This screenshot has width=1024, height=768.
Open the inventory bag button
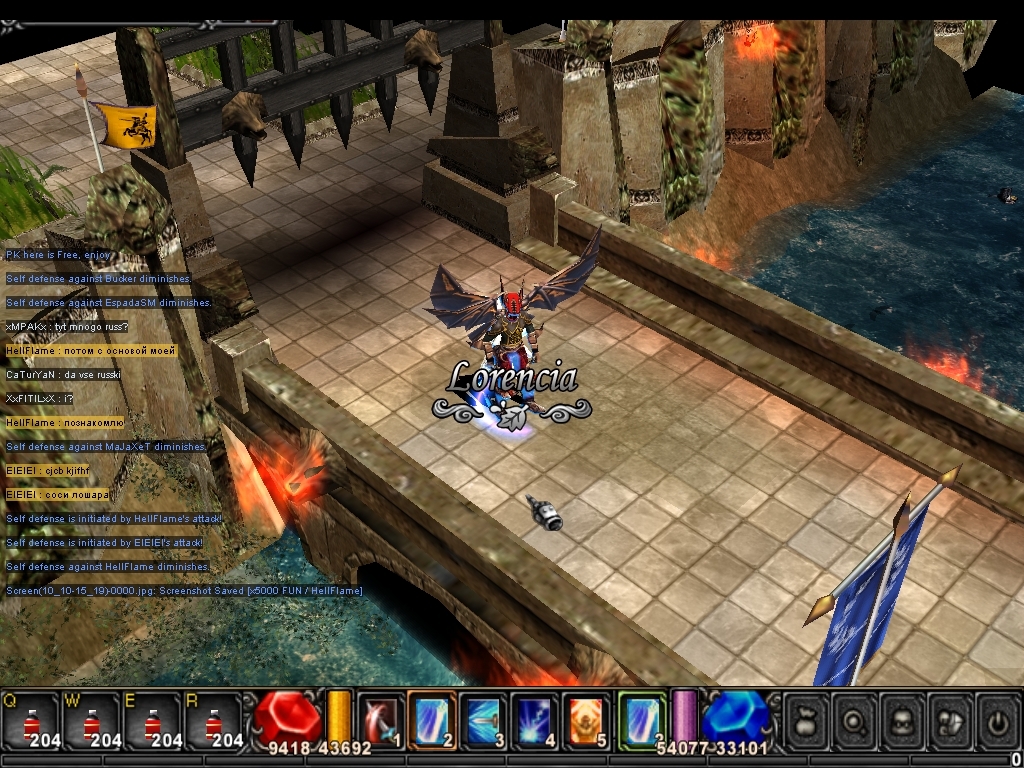[x=807, y=720]
